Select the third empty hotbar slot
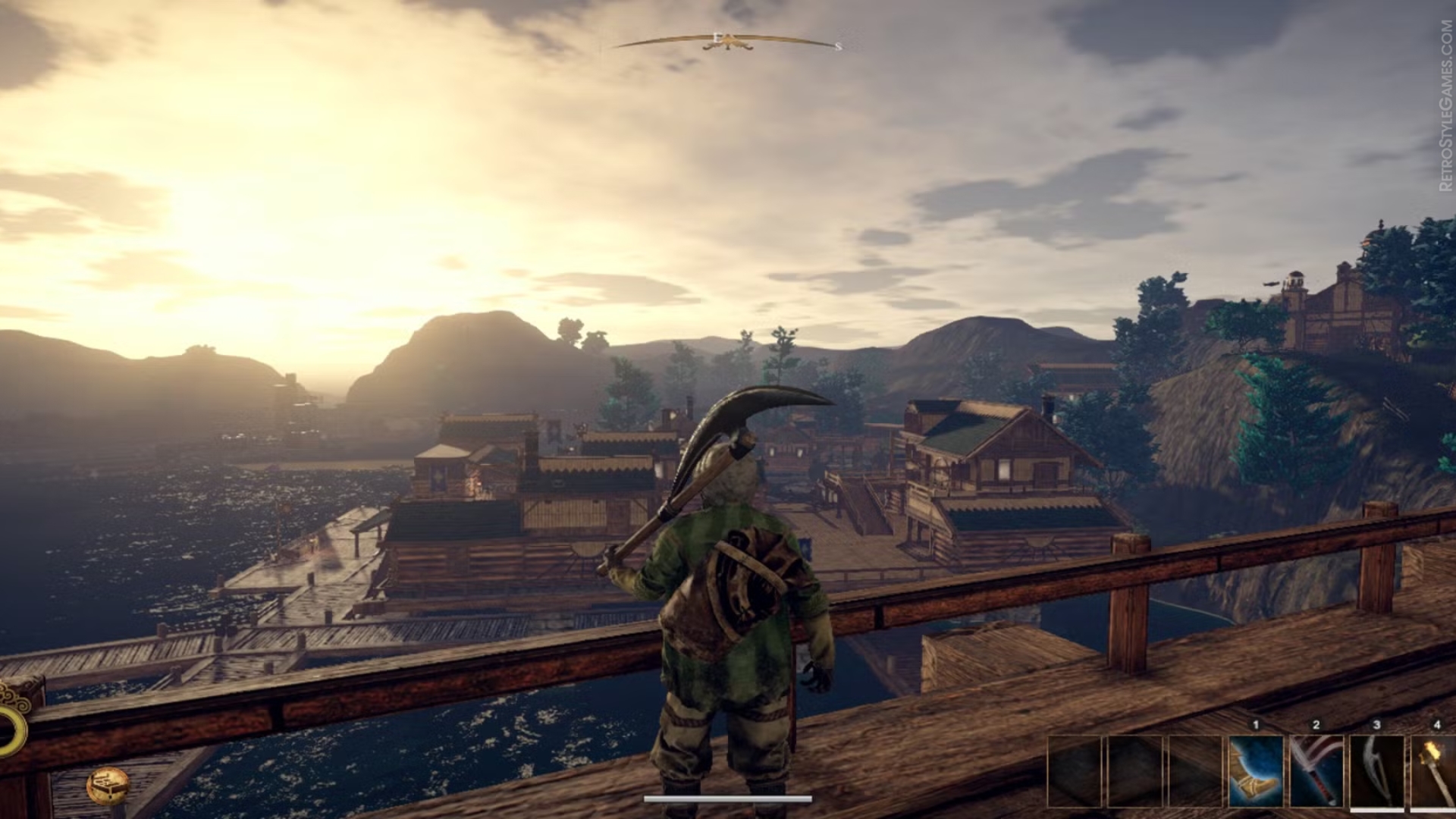Image resolution: width=1456 pixels, height=819 pixels. click(1195, 771)
